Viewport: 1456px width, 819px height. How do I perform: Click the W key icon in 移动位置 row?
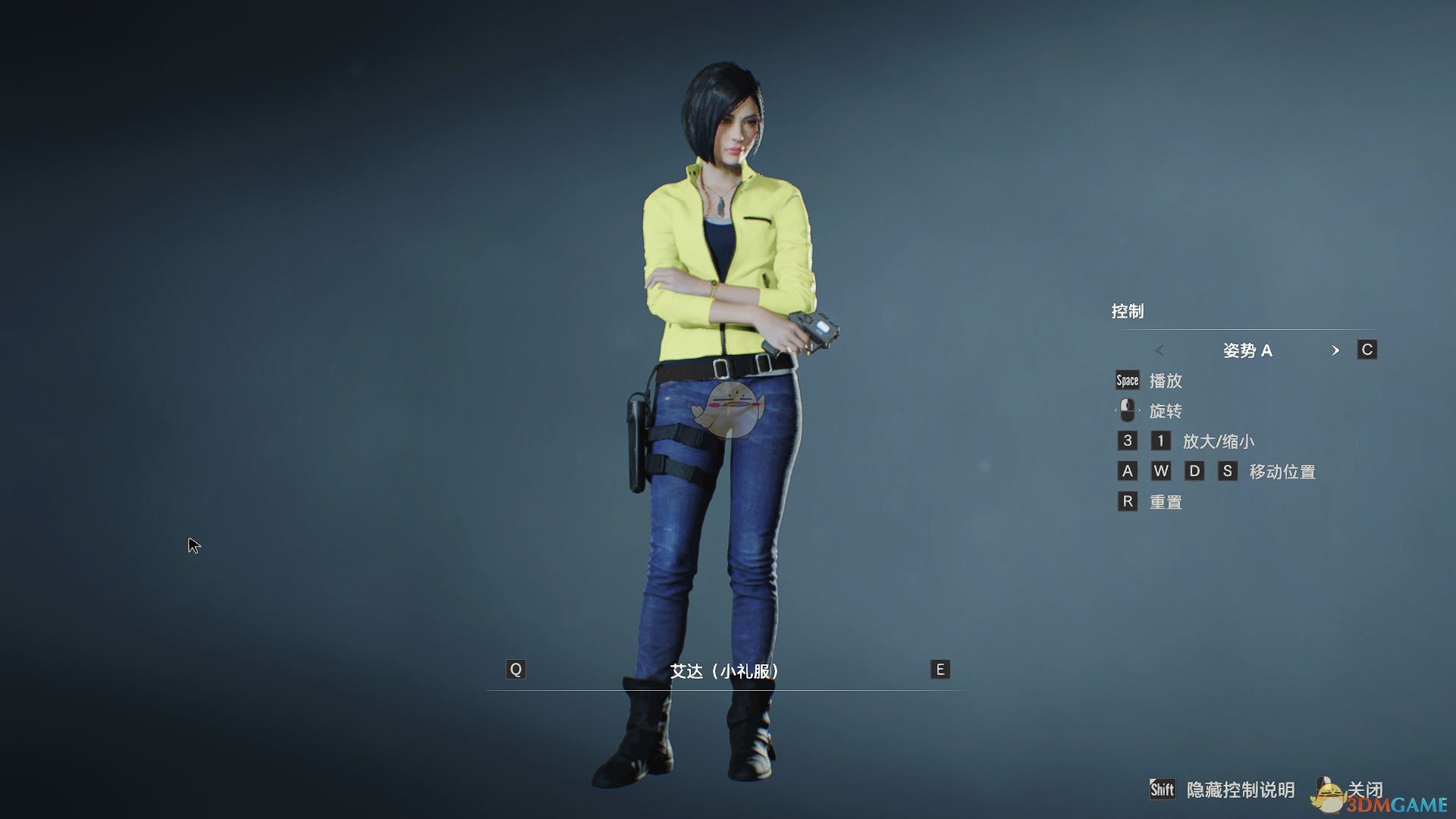[1162, 471]
